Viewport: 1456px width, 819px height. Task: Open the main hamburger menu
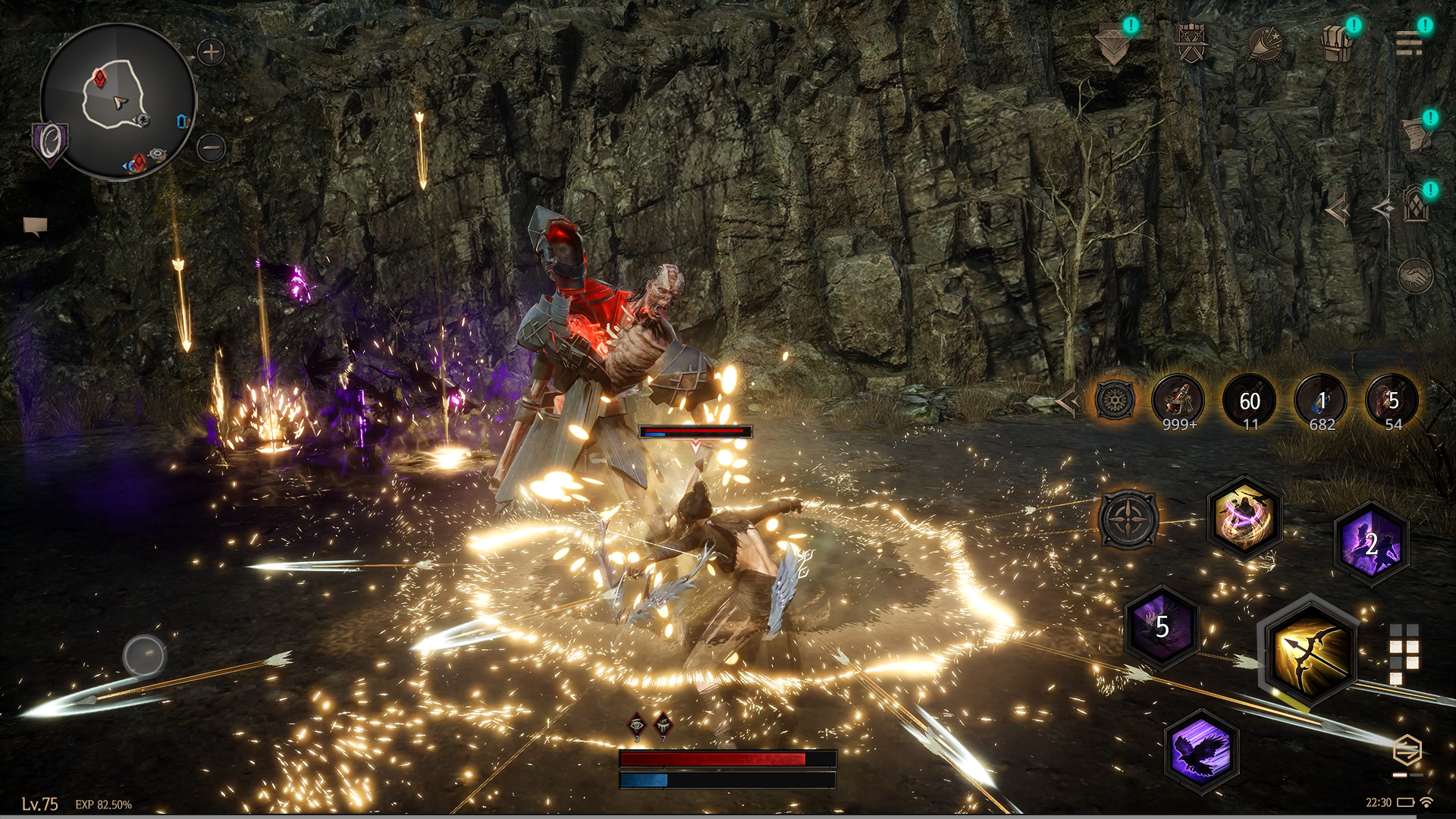click(x=1409, y=44)
